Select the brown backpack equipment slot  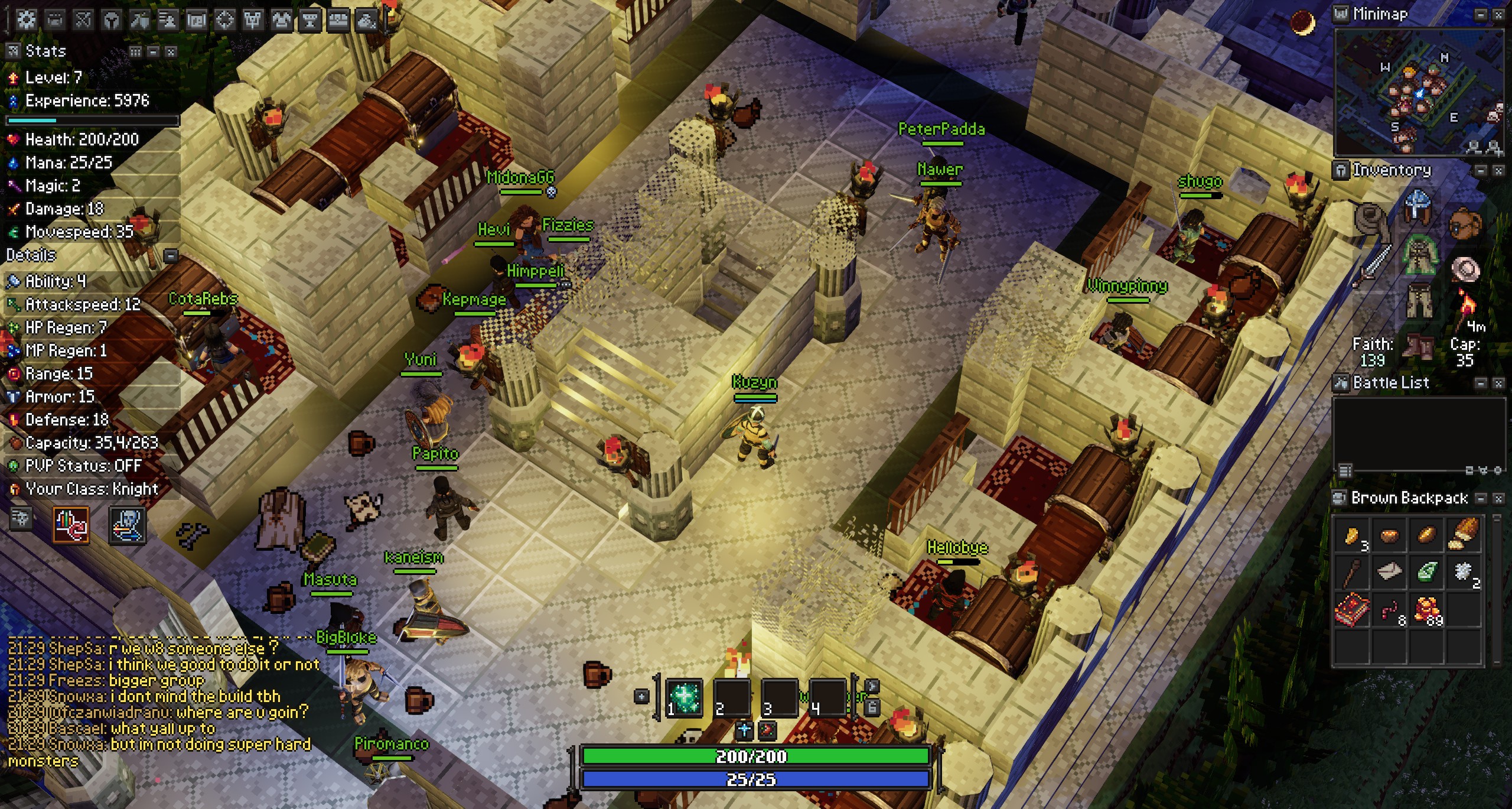pos(1465,223)
